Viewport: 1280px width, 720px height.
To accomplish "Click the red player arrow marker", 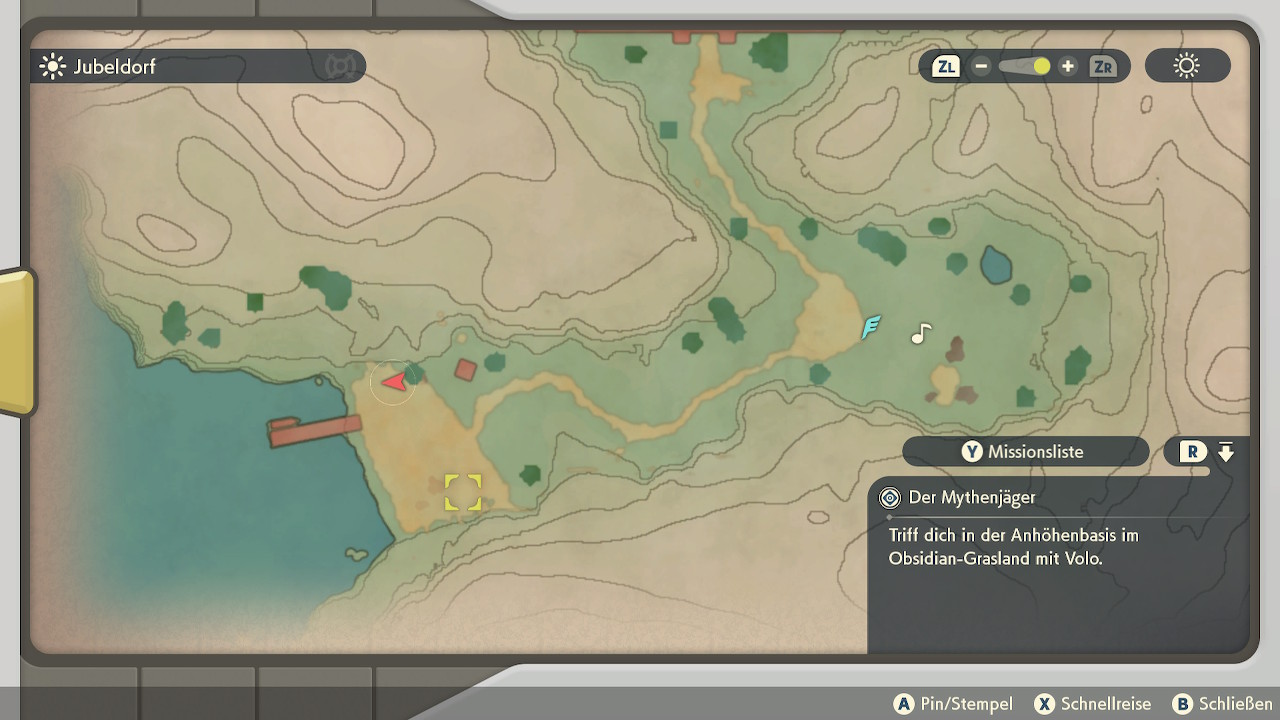I will [x=394, y=381].
